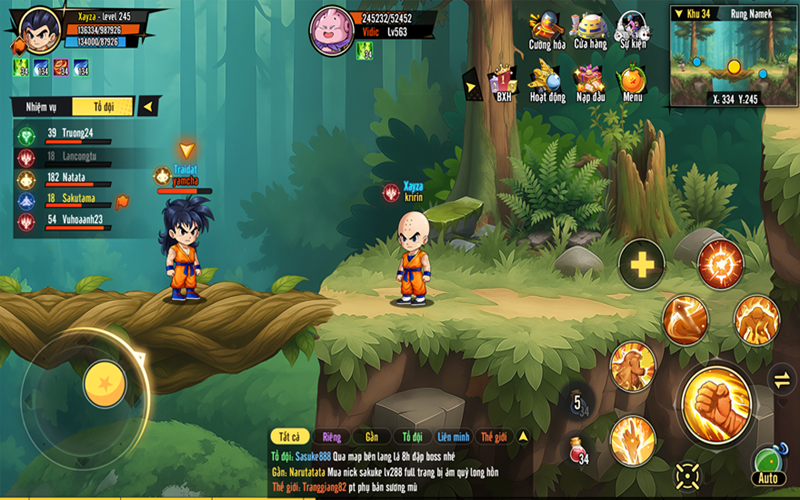Image resolution: width=800 pixels, height=500 pixels.
Task: Show the Liên minh alliance chat channel
Action: pos(453,437)
